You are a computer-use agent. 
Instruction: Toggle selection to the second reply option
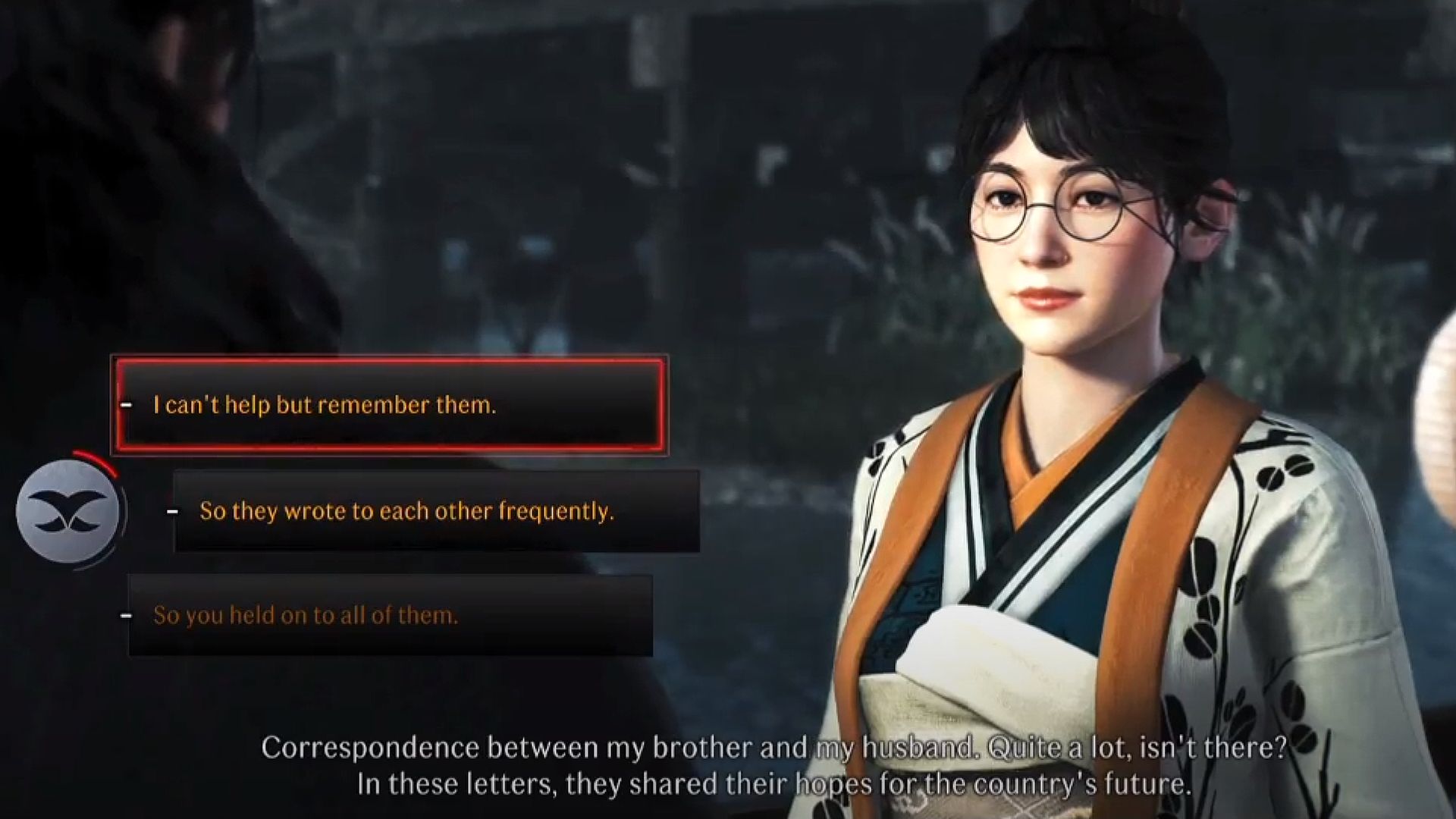point(436,511)
